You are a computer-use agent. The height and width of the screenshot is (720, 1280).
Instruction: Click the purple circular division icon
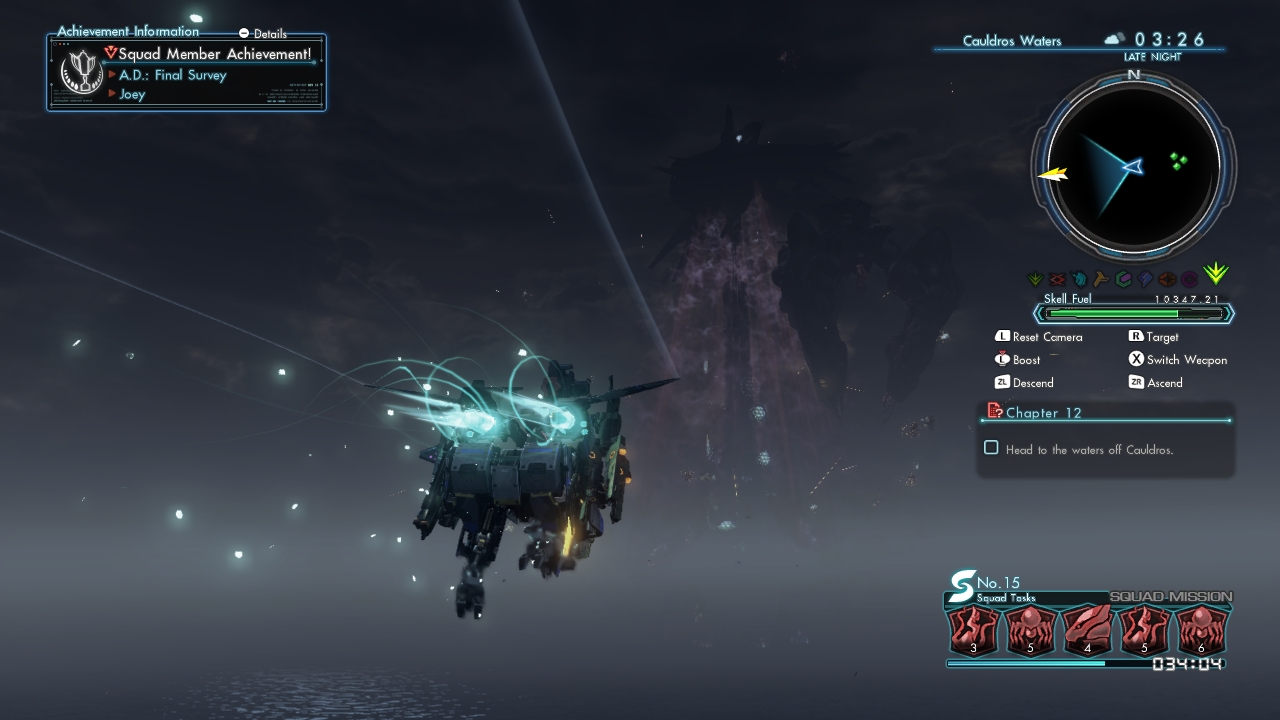pyautogui.click(x=1189, y=280)
